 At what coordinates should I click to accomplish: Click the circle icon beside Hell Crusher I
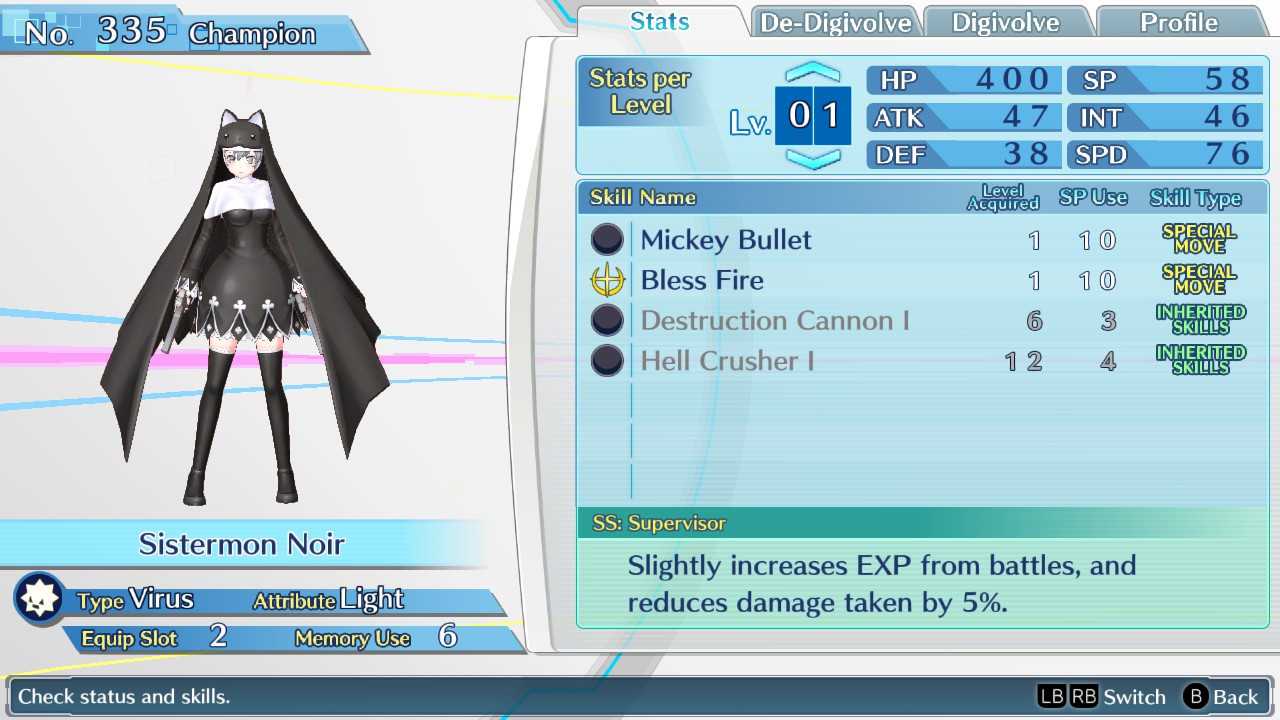(606, 360)
